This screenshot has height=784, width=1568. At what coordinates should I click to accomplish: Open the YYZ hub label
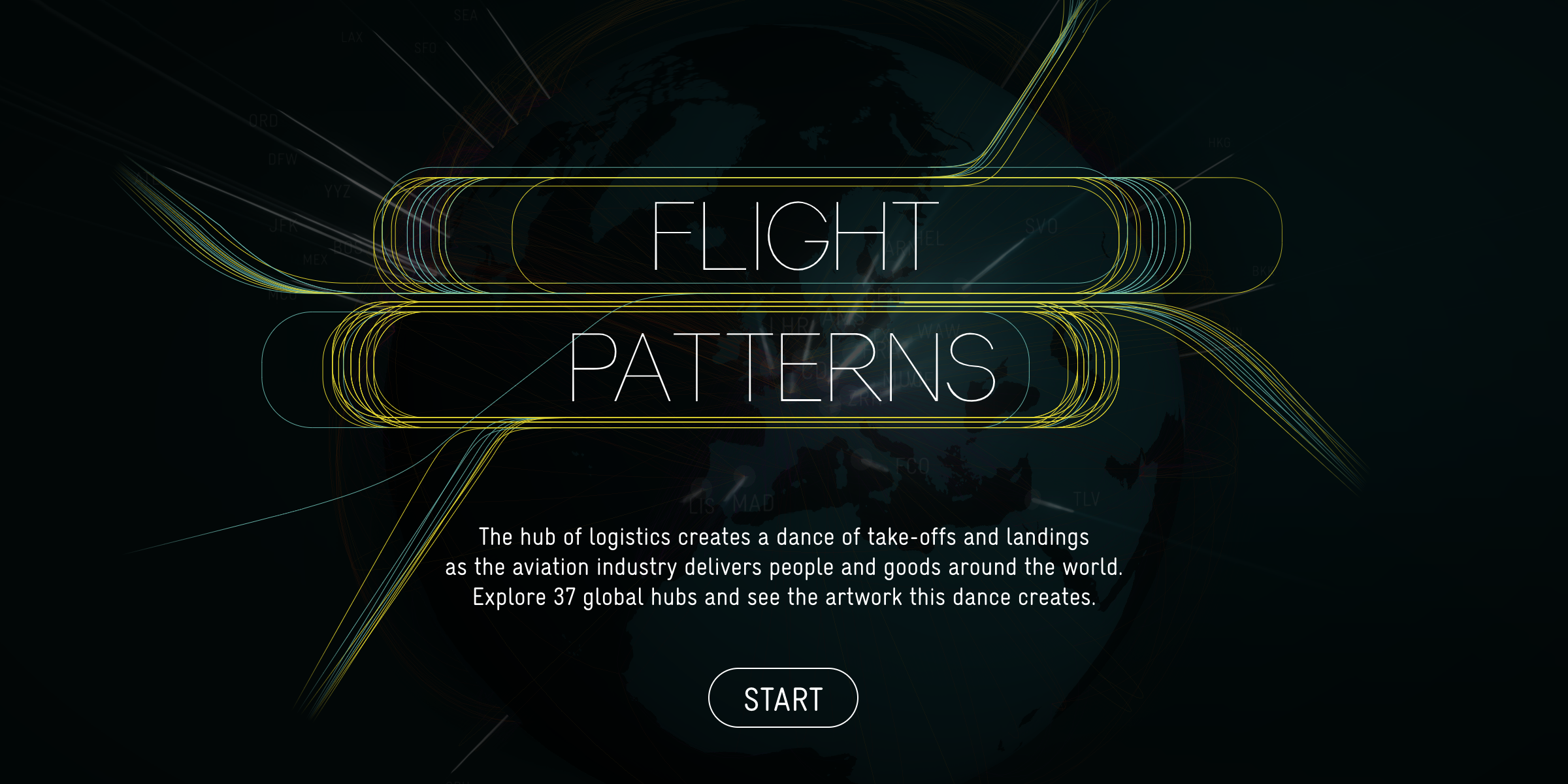click(336, 190)
